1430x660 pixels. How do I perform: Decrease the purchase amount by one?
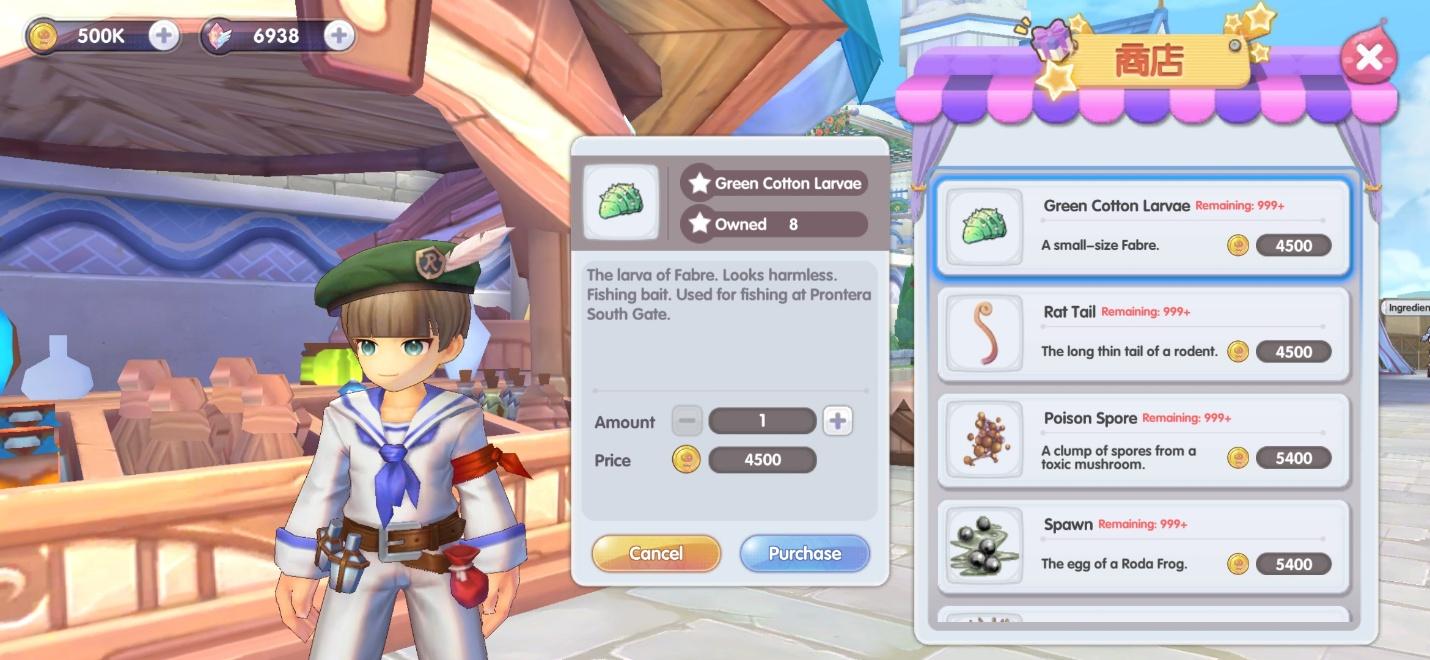[686, 421]
